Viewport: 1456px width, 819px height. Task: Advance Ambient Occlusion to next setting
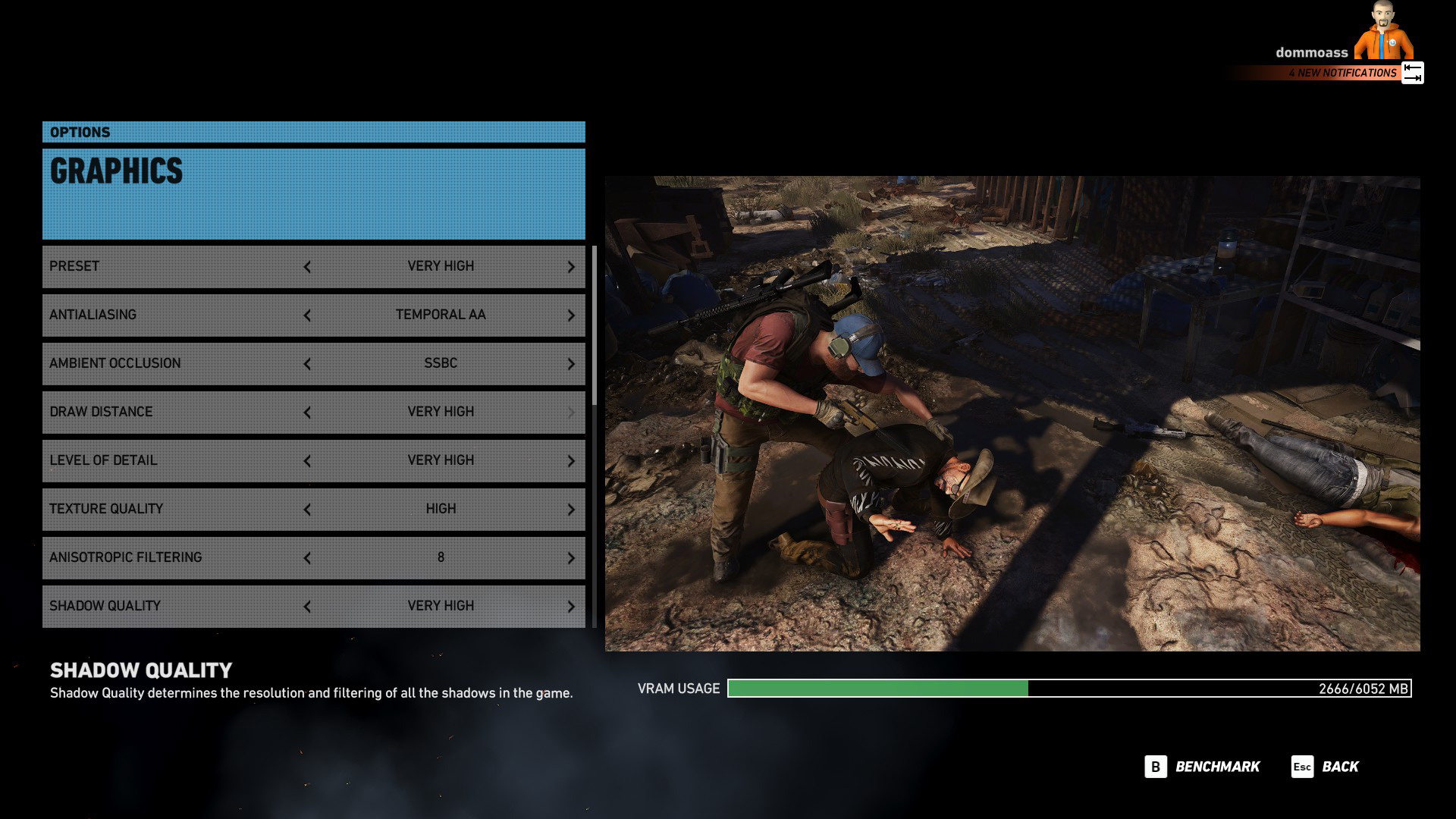tap(571, 364)
